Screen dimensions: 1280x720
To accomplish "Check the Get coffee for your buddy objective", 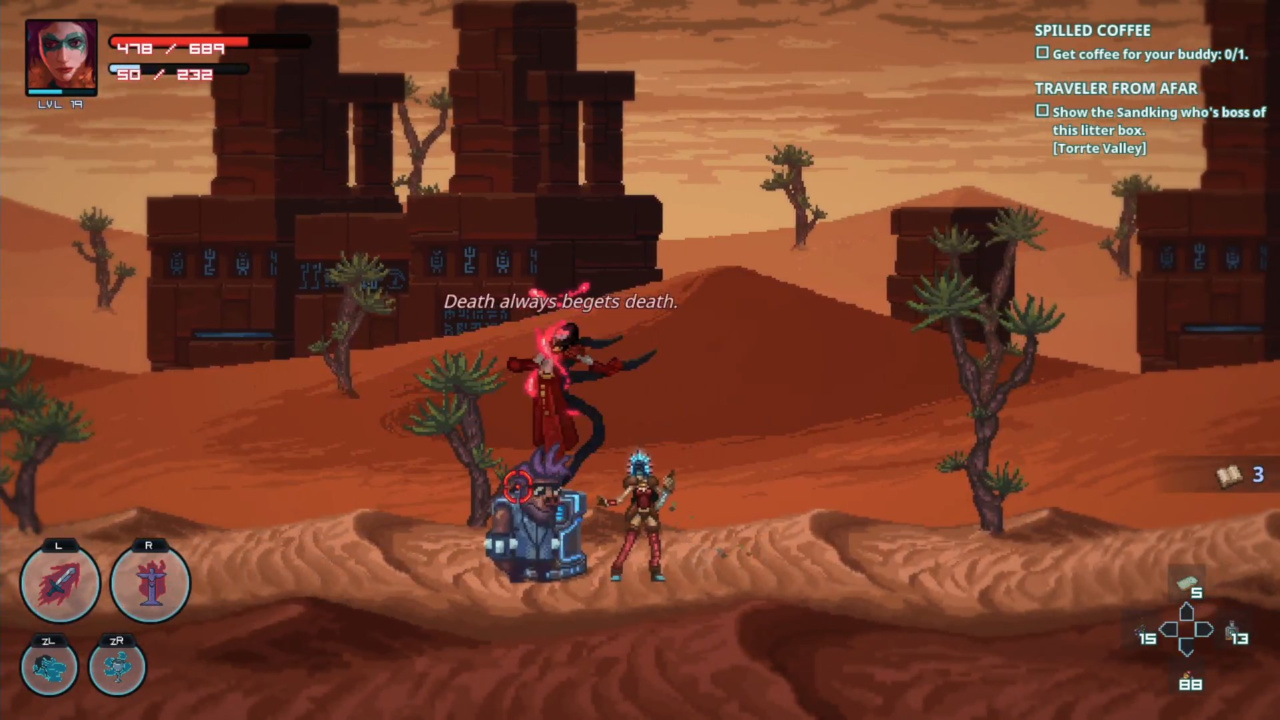I will (1042, 53).
